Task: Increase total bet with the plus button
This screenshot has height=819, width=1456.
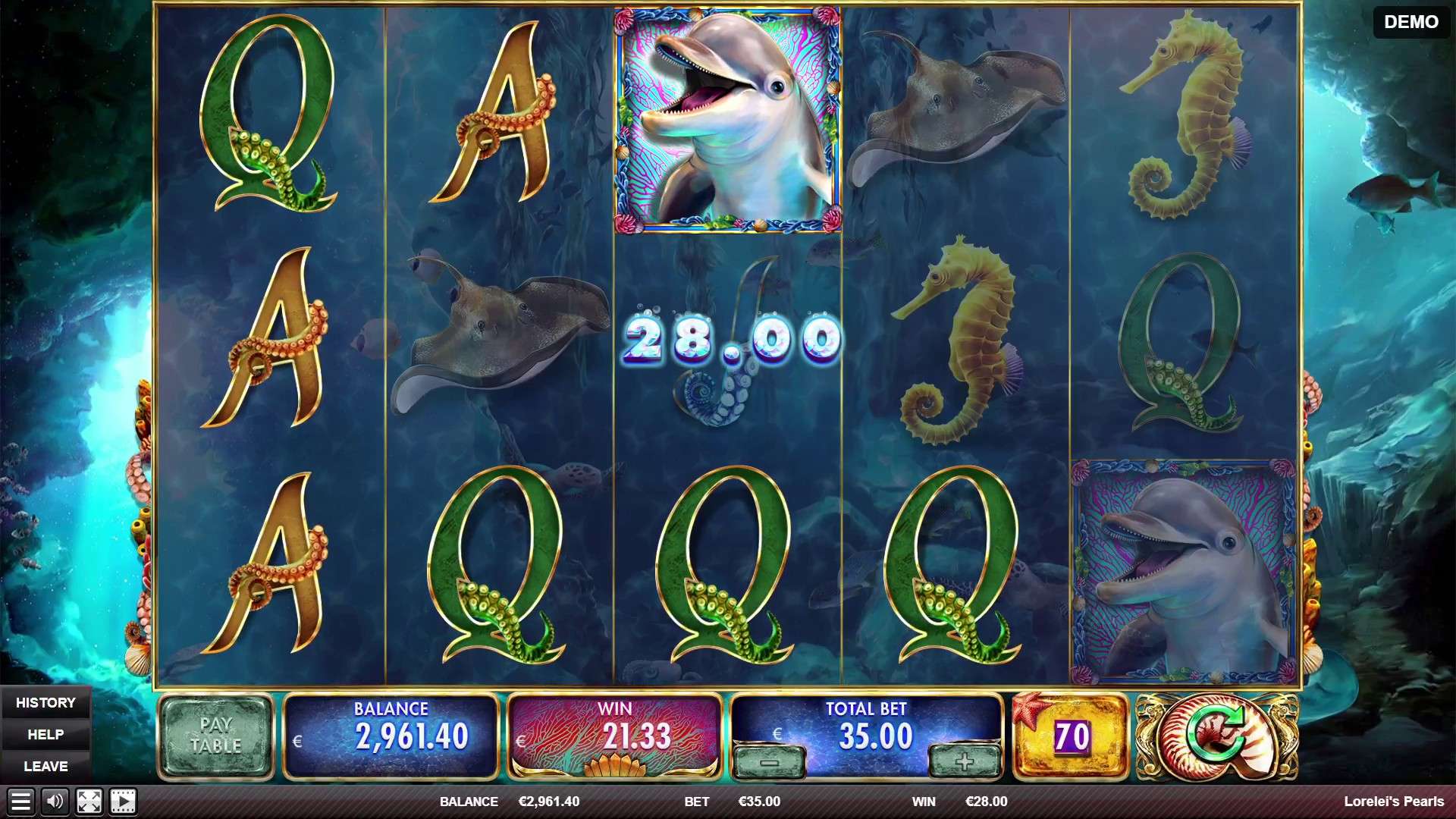Action: click(964, 761)
